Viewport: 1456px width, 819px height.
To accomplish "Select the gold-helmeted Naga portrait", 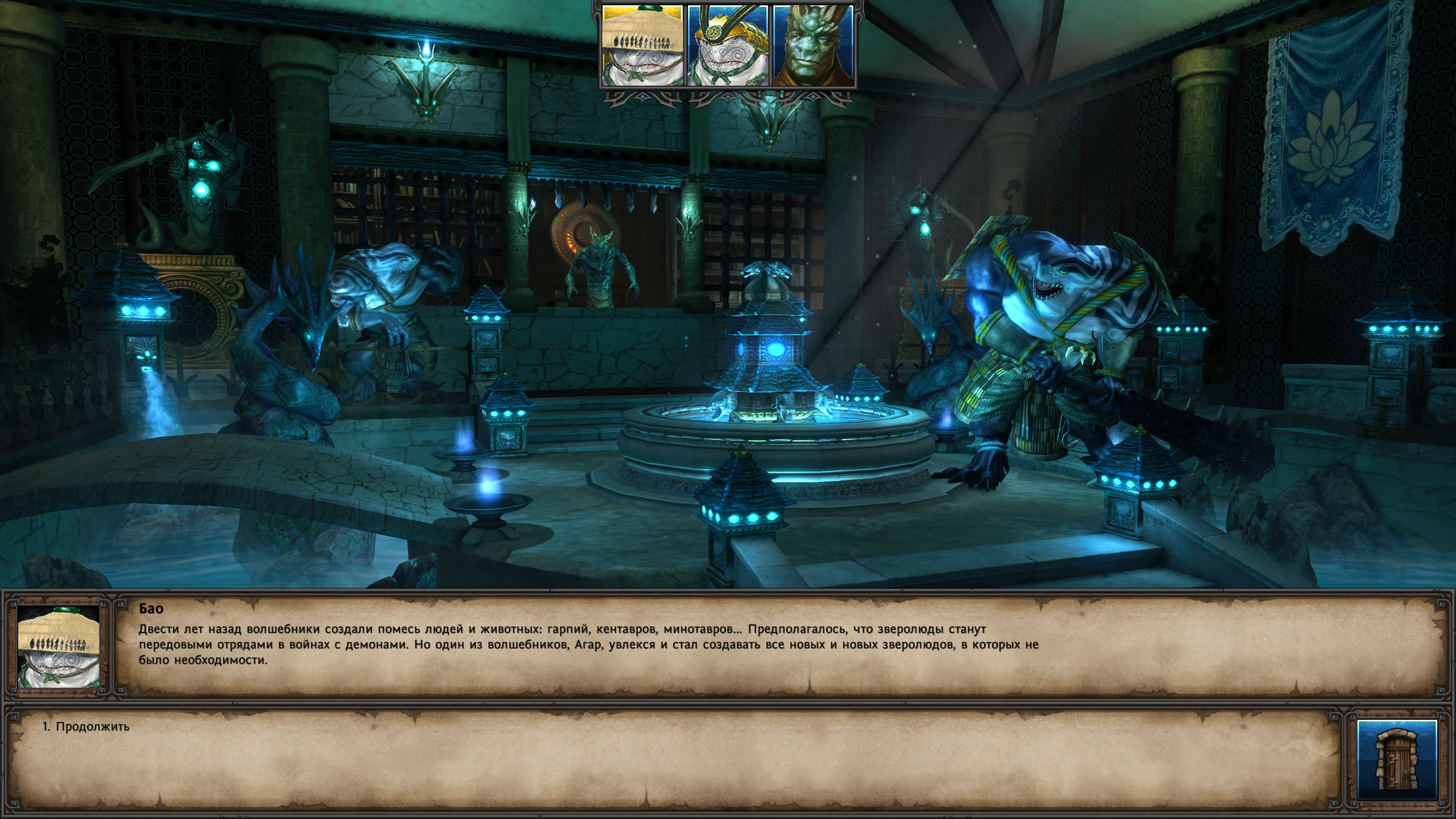I will [728, 46].
